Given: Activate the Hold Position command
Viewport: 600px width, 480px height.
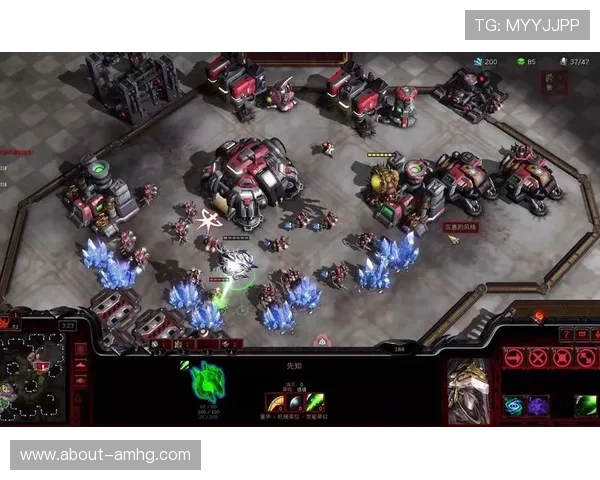Looking at the screenshot, I should pyautogui.click(x=561, y=357).
